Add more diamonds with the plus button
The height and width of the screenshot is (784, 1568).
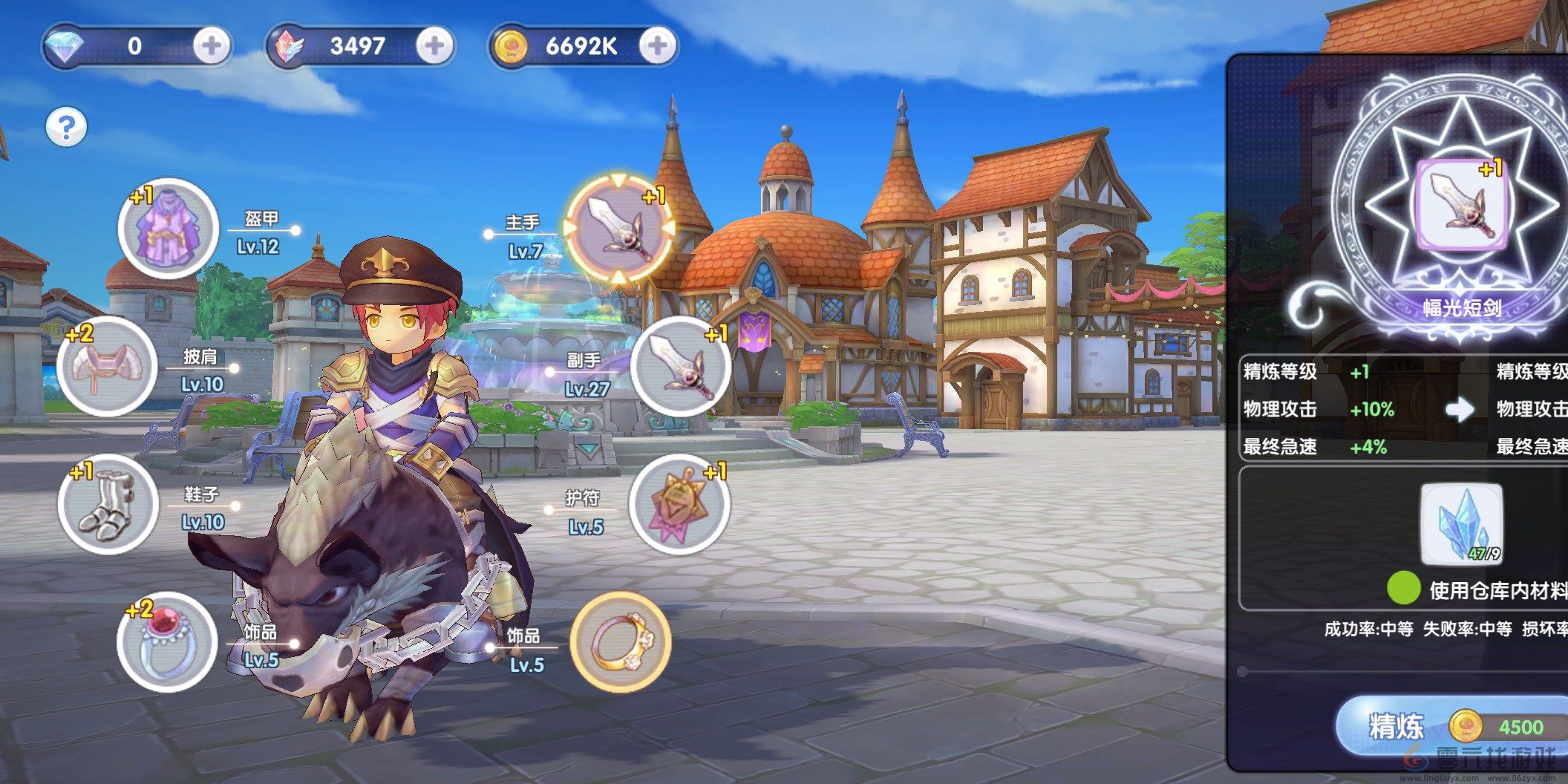click(212, 46)
